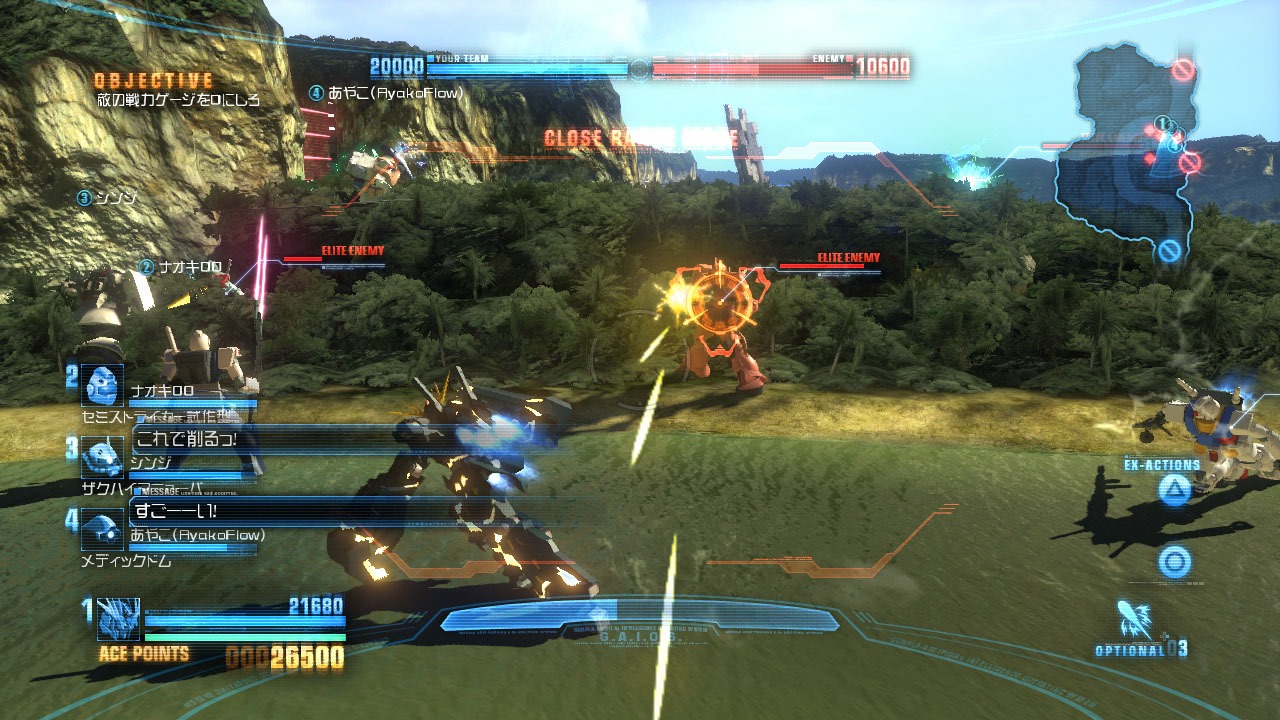The width and height of the screenshot is (1280, 720).
Task: Select teammate 2 ナオキ00 portrait
Action: pos(102,386)
